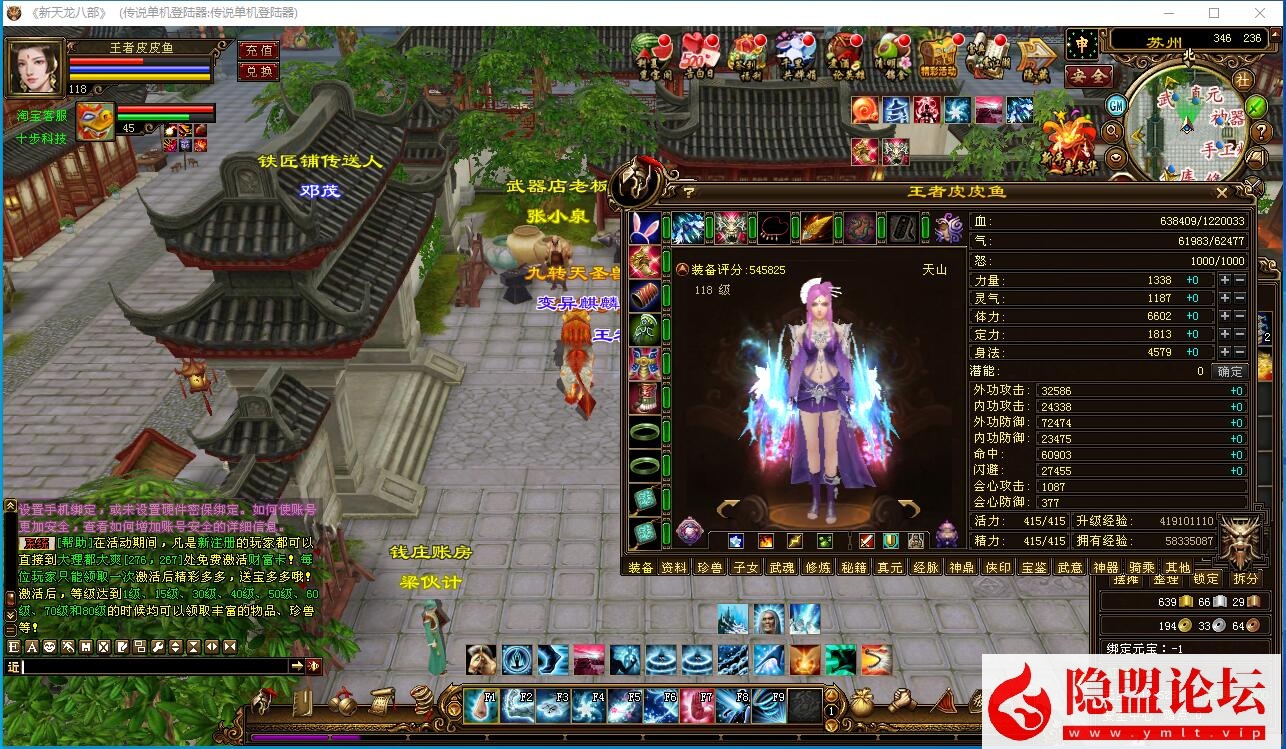The height and width of the screenshot is (749, 1286).
Task: Click the 充值 recharge button
Action: tap(258, 48)
